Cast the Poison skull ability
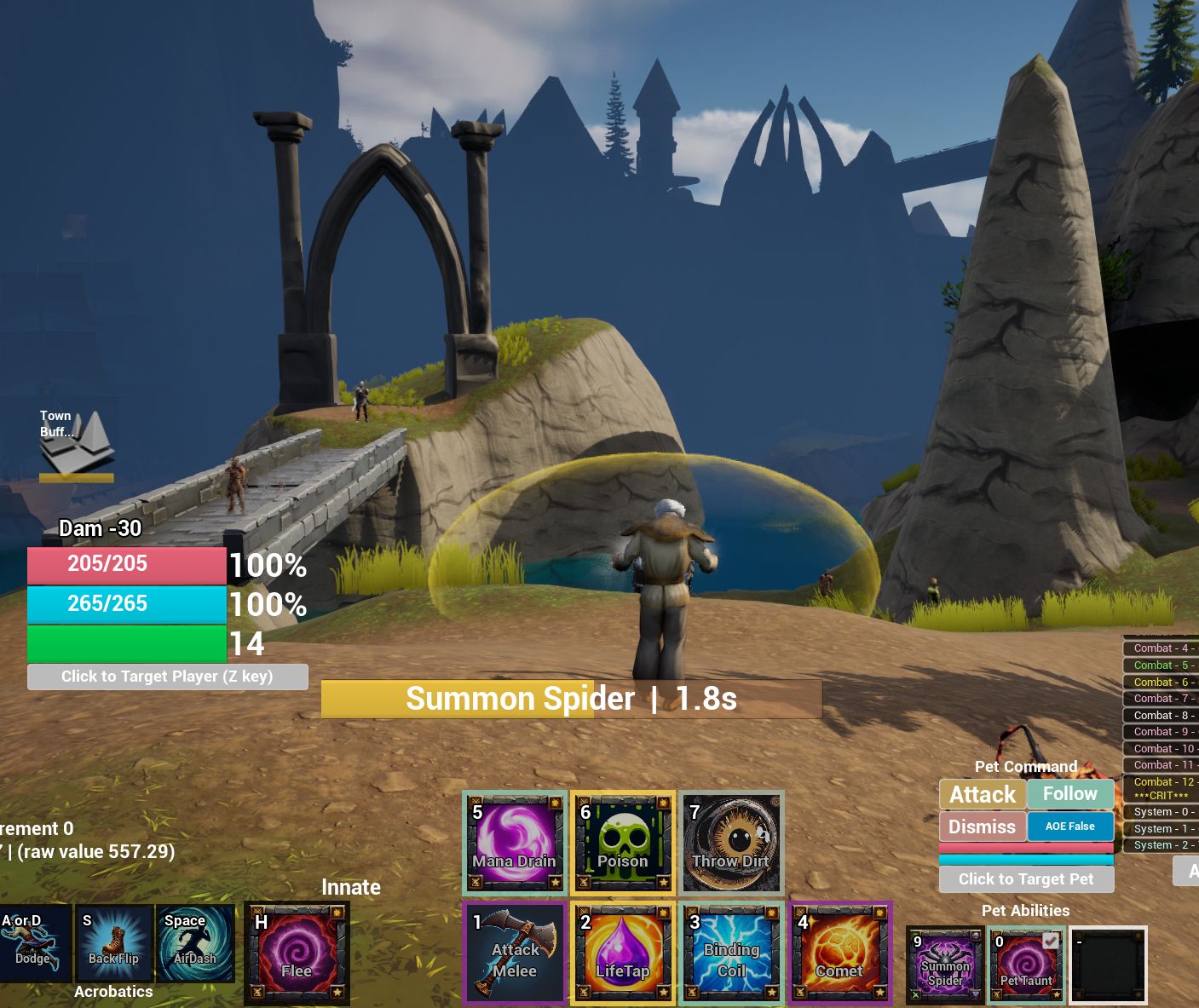The image size is (1199, 1008). pyautogui.click(x=623, y=843)
